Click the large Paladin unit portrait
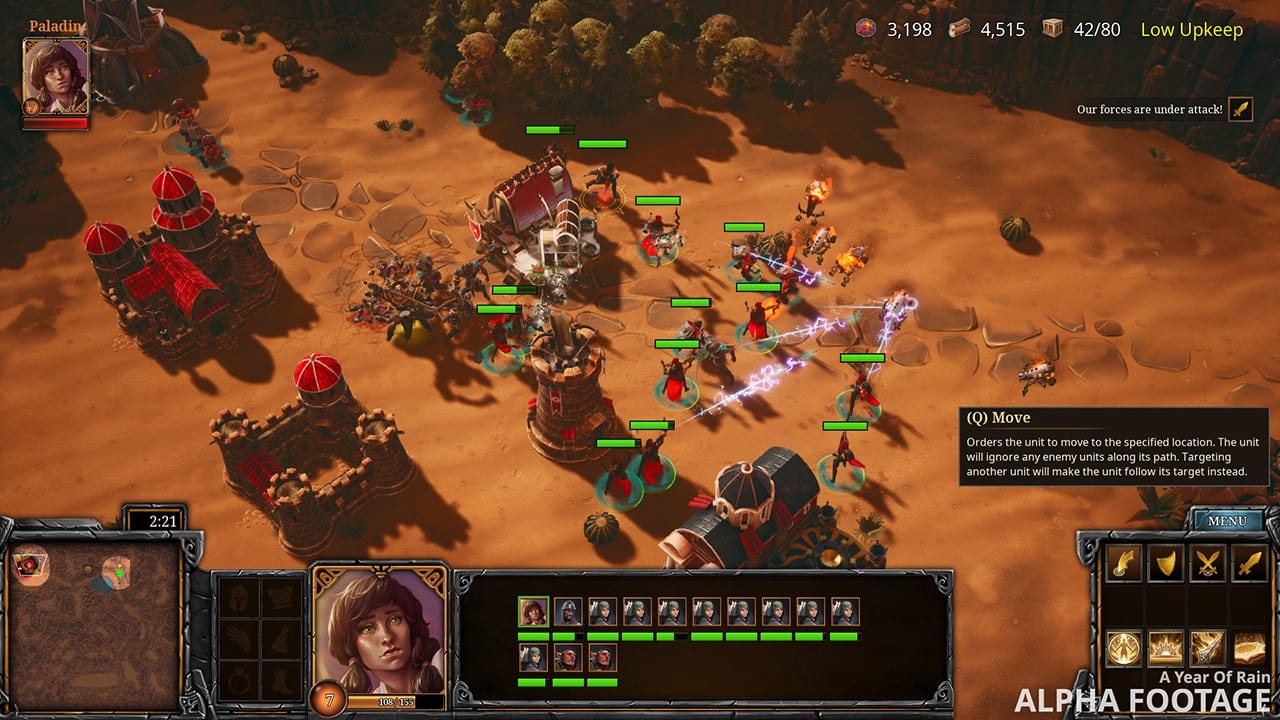Screen dimensions: 1280x720 tap(380, 632)
